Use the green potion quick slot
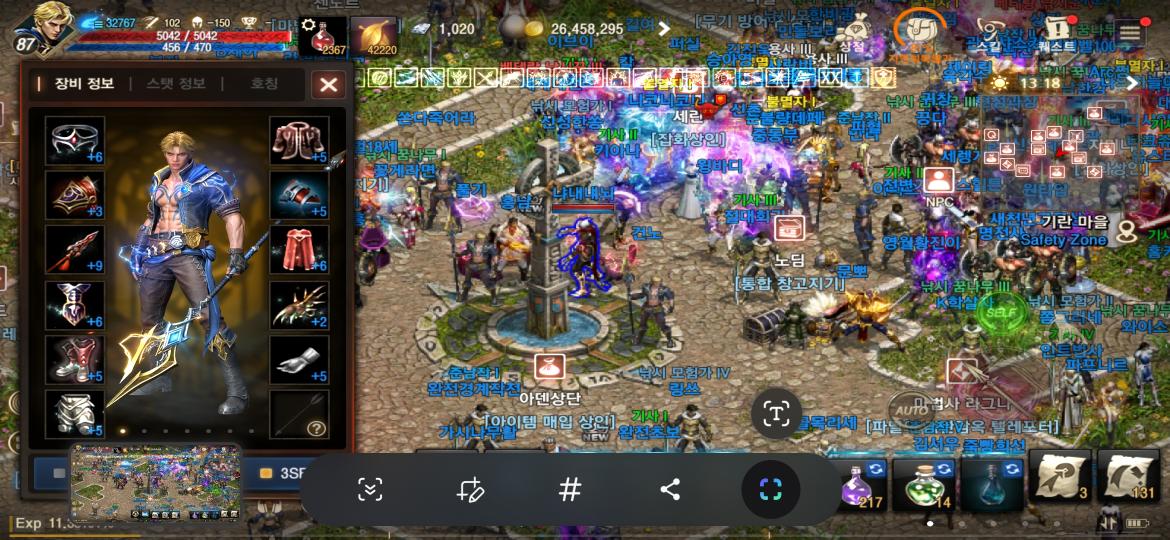1170x540 pixels. (x=924, y=484)
